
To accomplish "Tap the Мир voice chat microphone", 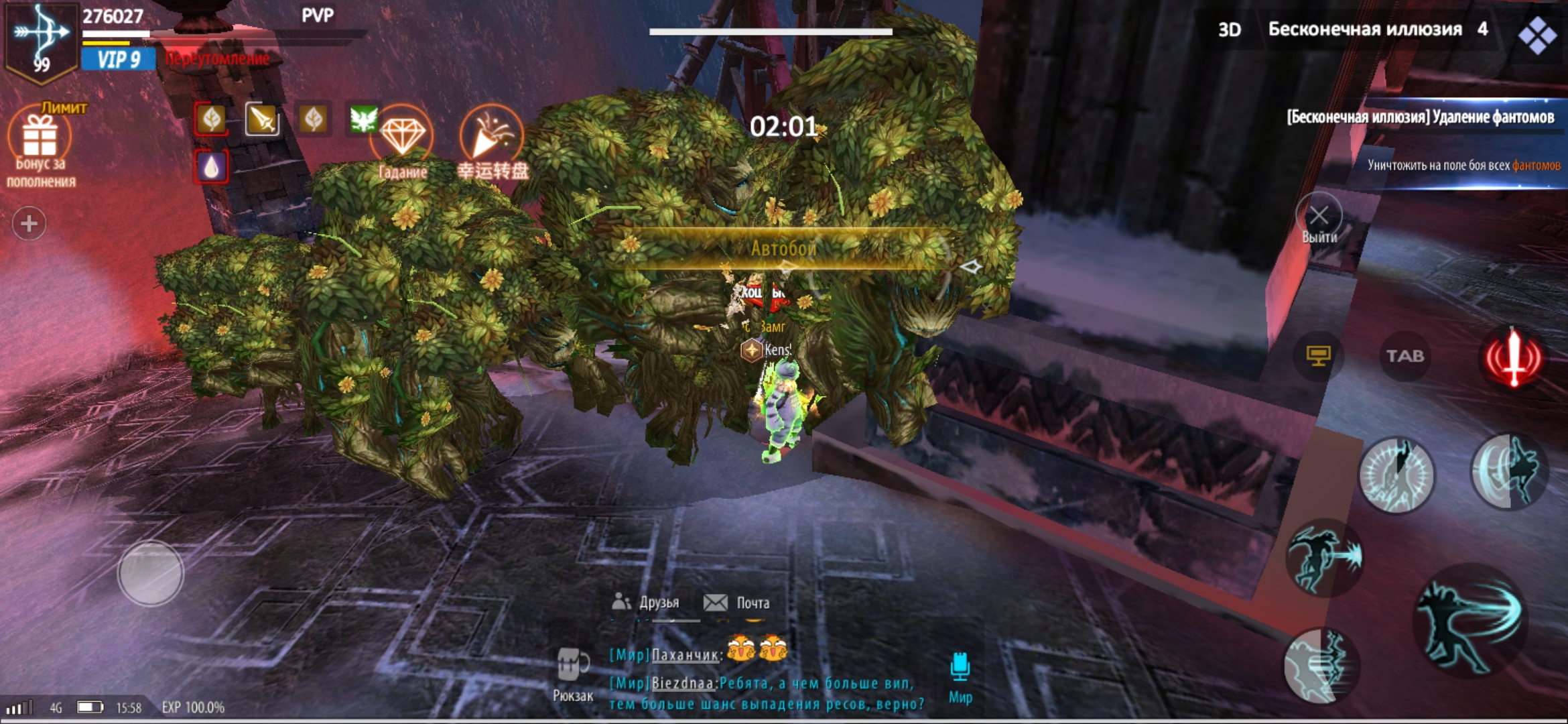I will (960, 672).
